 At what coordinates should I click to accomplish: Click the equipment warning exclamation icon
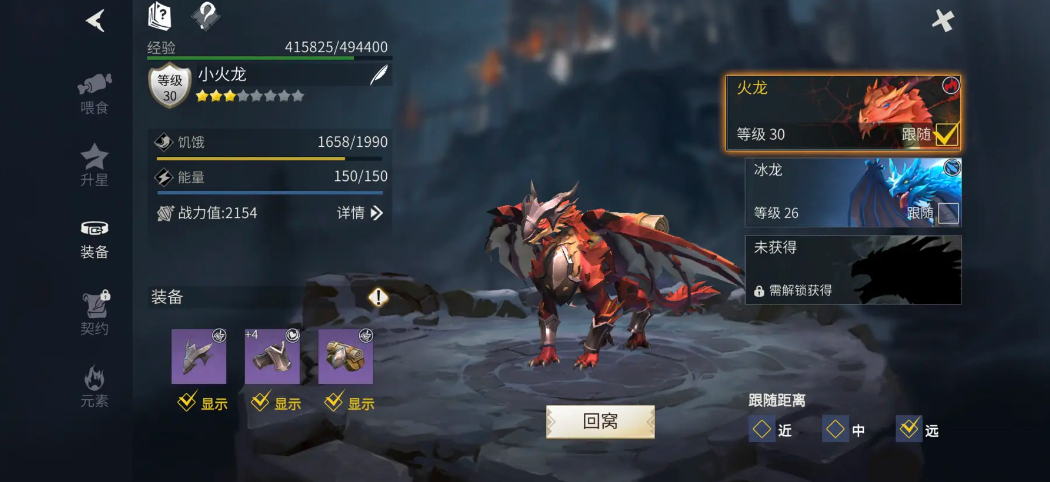click(378, 297)
